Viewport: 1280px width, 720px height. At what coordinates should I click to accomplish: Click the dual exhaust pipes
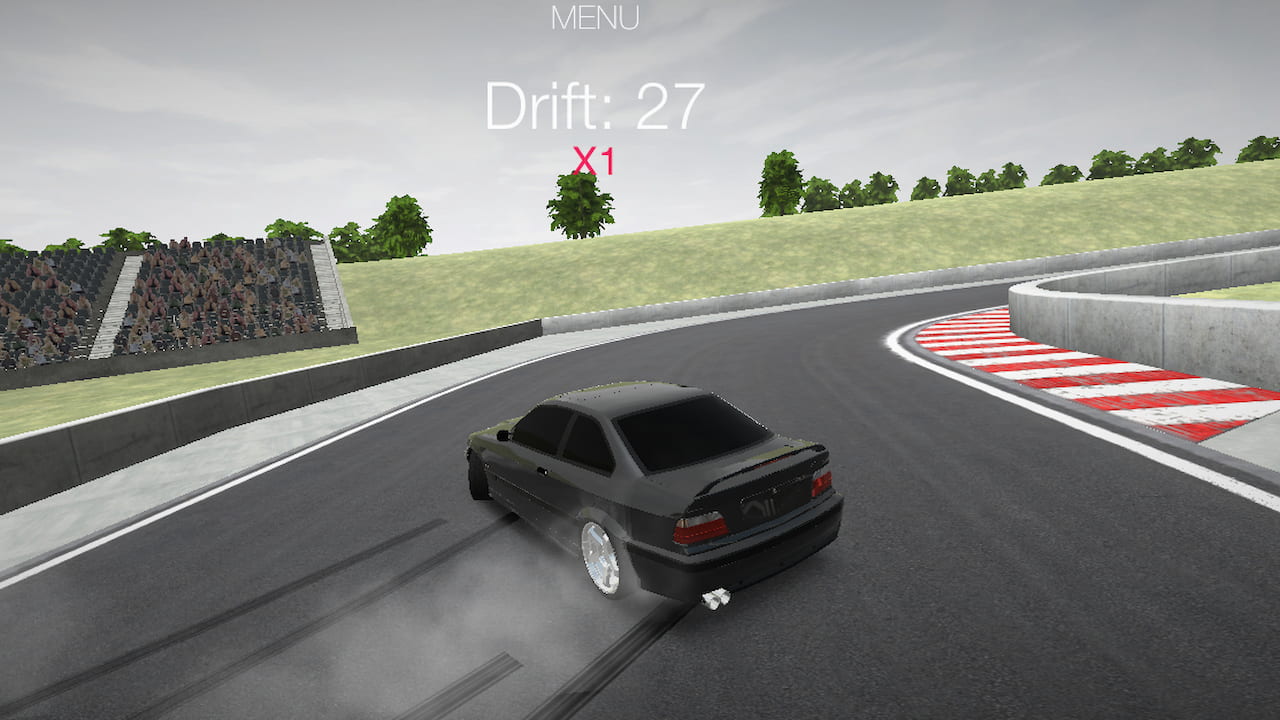(x=717, y=600)
